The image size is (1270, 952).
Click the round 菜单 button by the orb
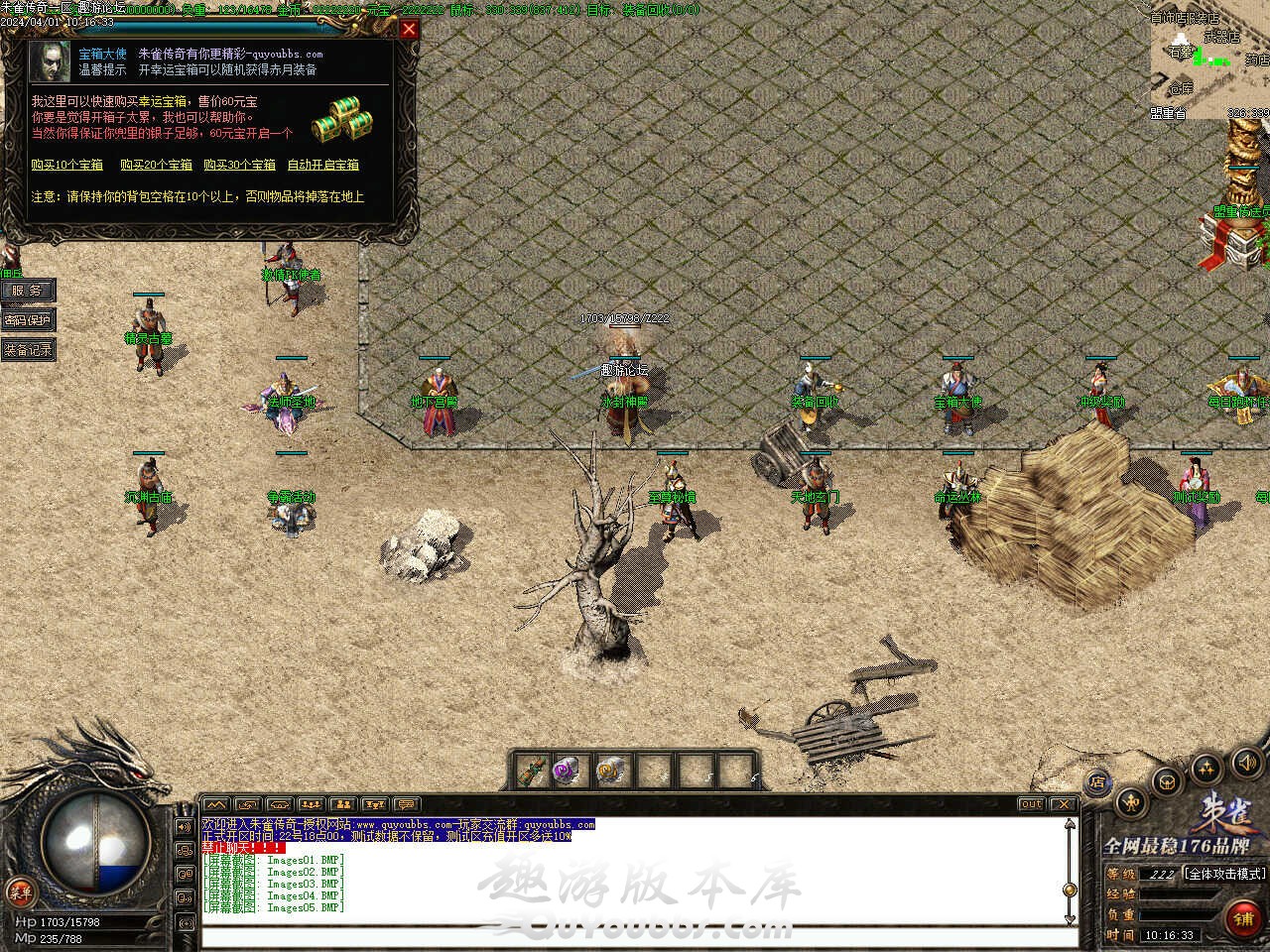(19, 891)
